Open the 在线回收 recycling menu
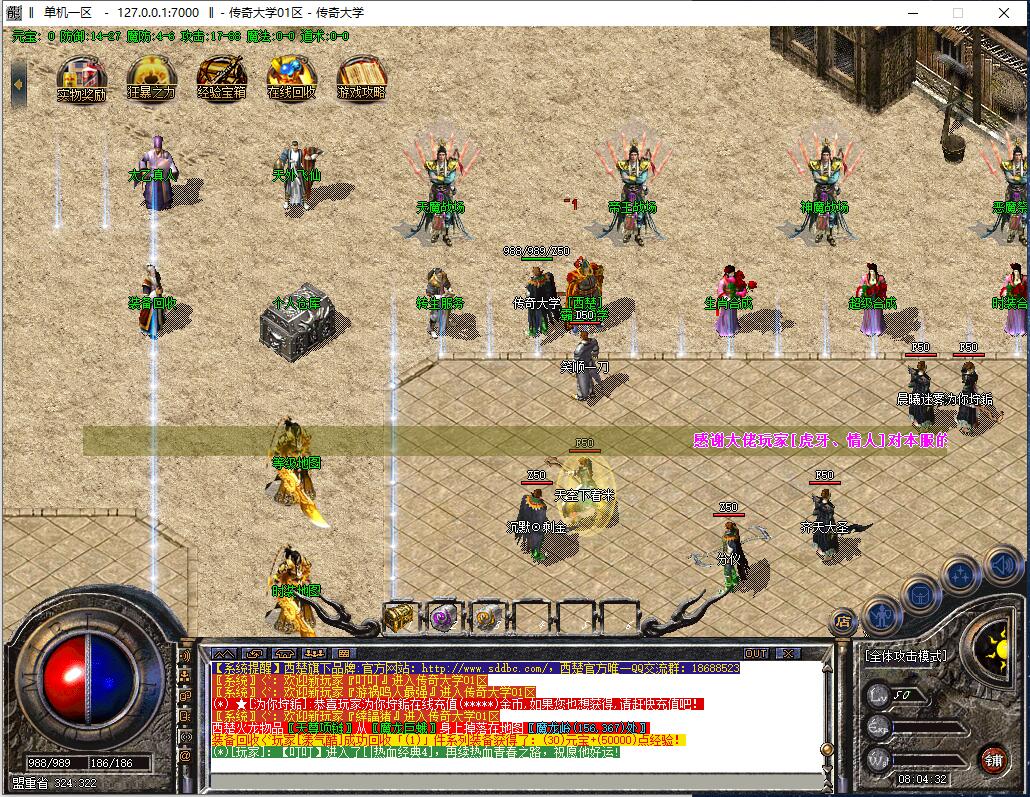This screenshot has height=797, width=1030. (x=291, y=77)
